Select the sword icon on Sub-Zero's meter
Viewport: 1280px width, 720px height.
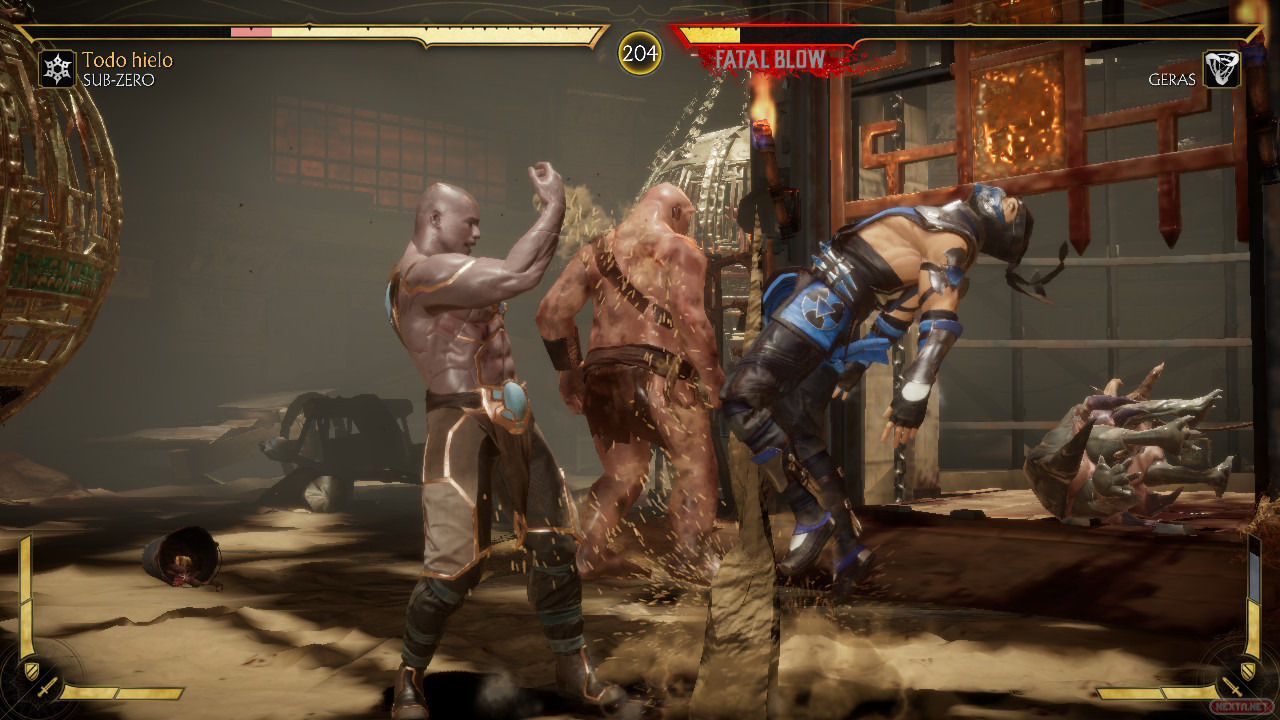(49, 689)
